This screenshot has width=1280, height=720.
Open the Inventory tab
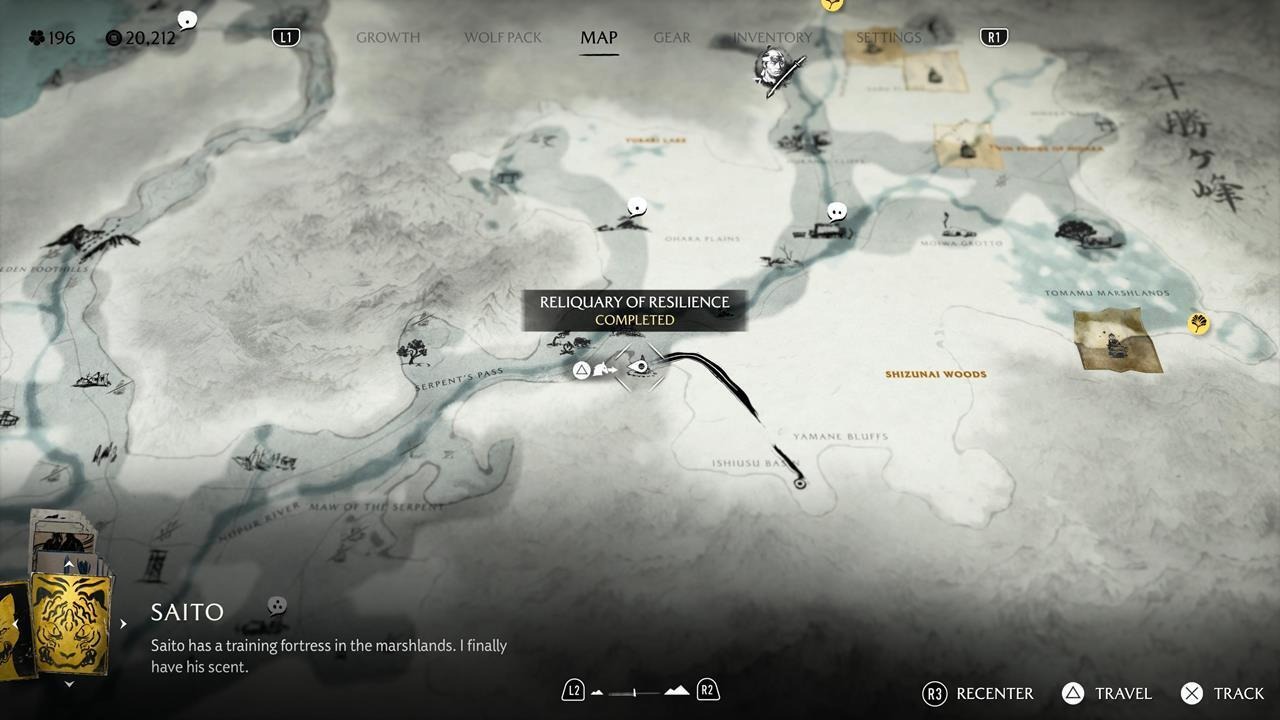point(772,38)
